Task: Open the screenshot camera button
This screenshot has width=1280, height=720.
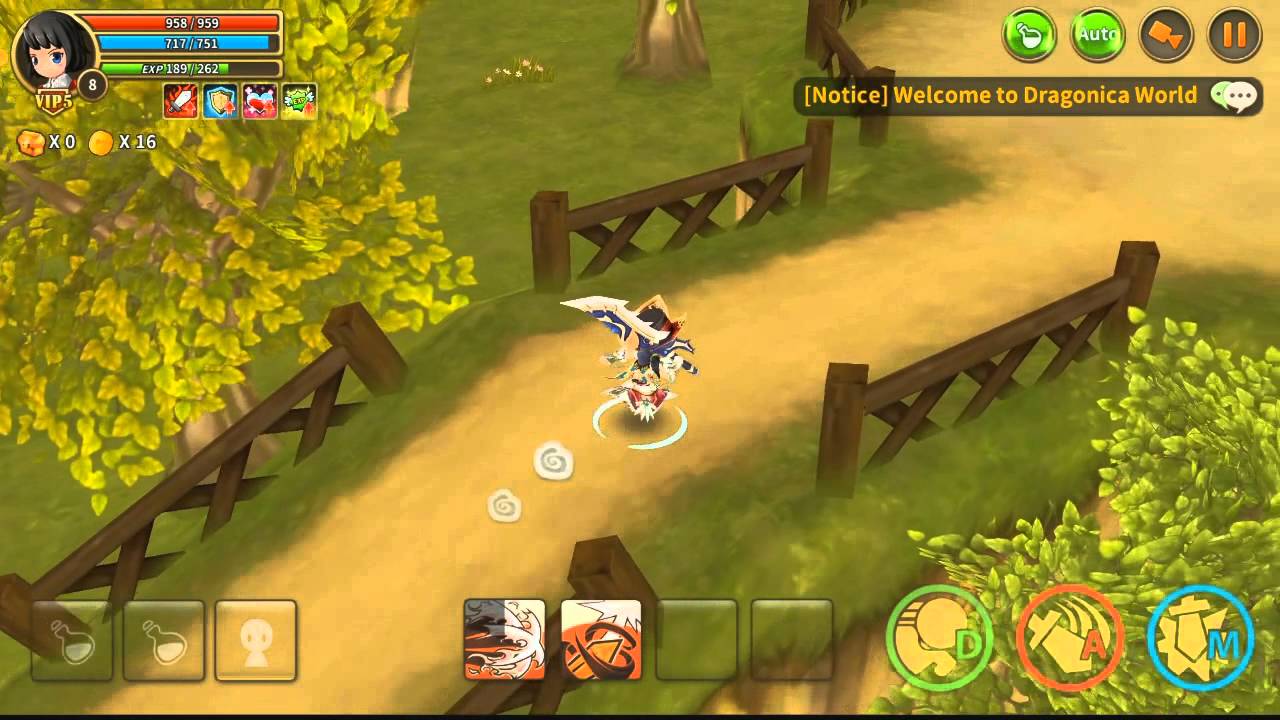Action: pyautogui.click(x=1166, y=33)
